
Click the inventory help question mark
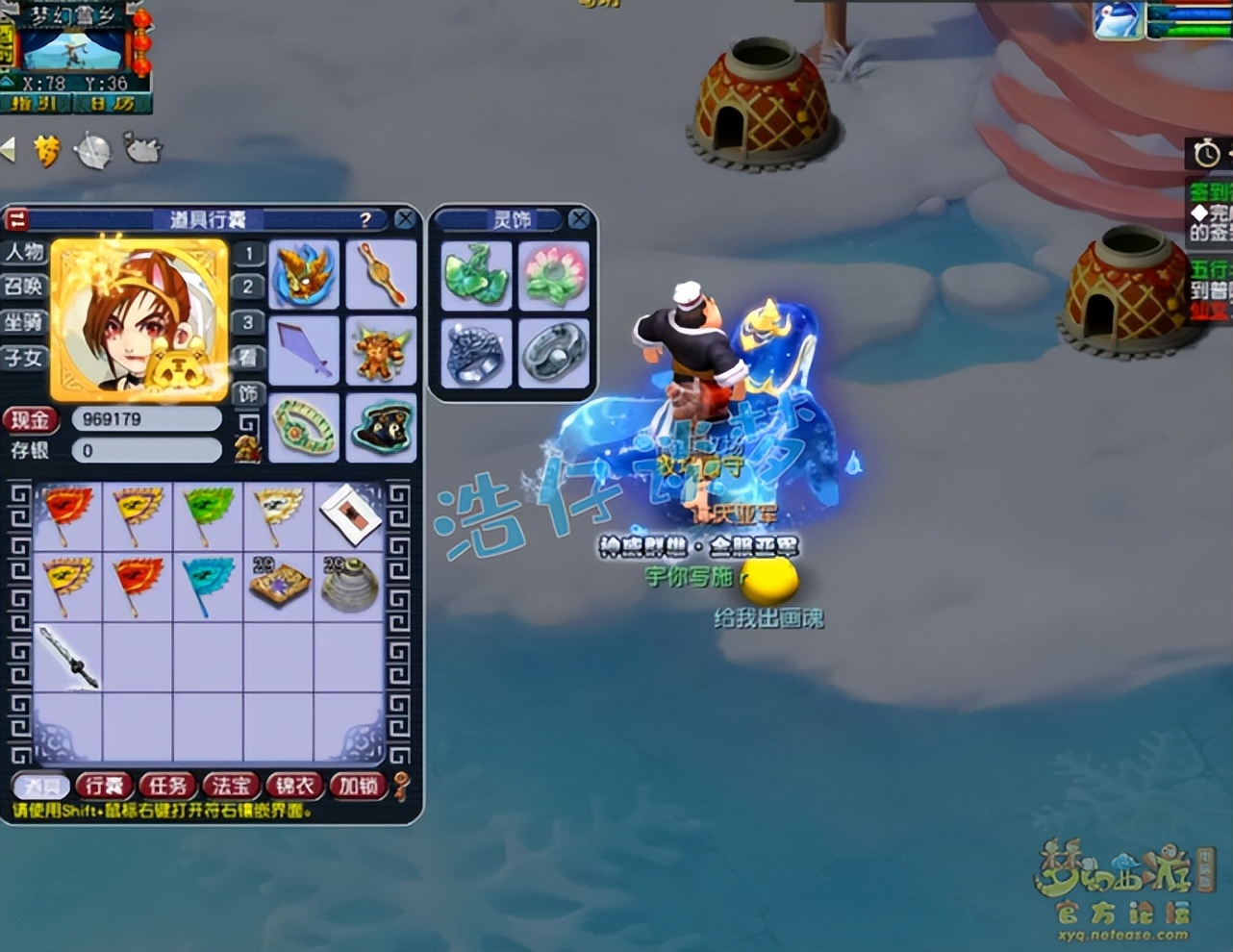coord(365,220)
